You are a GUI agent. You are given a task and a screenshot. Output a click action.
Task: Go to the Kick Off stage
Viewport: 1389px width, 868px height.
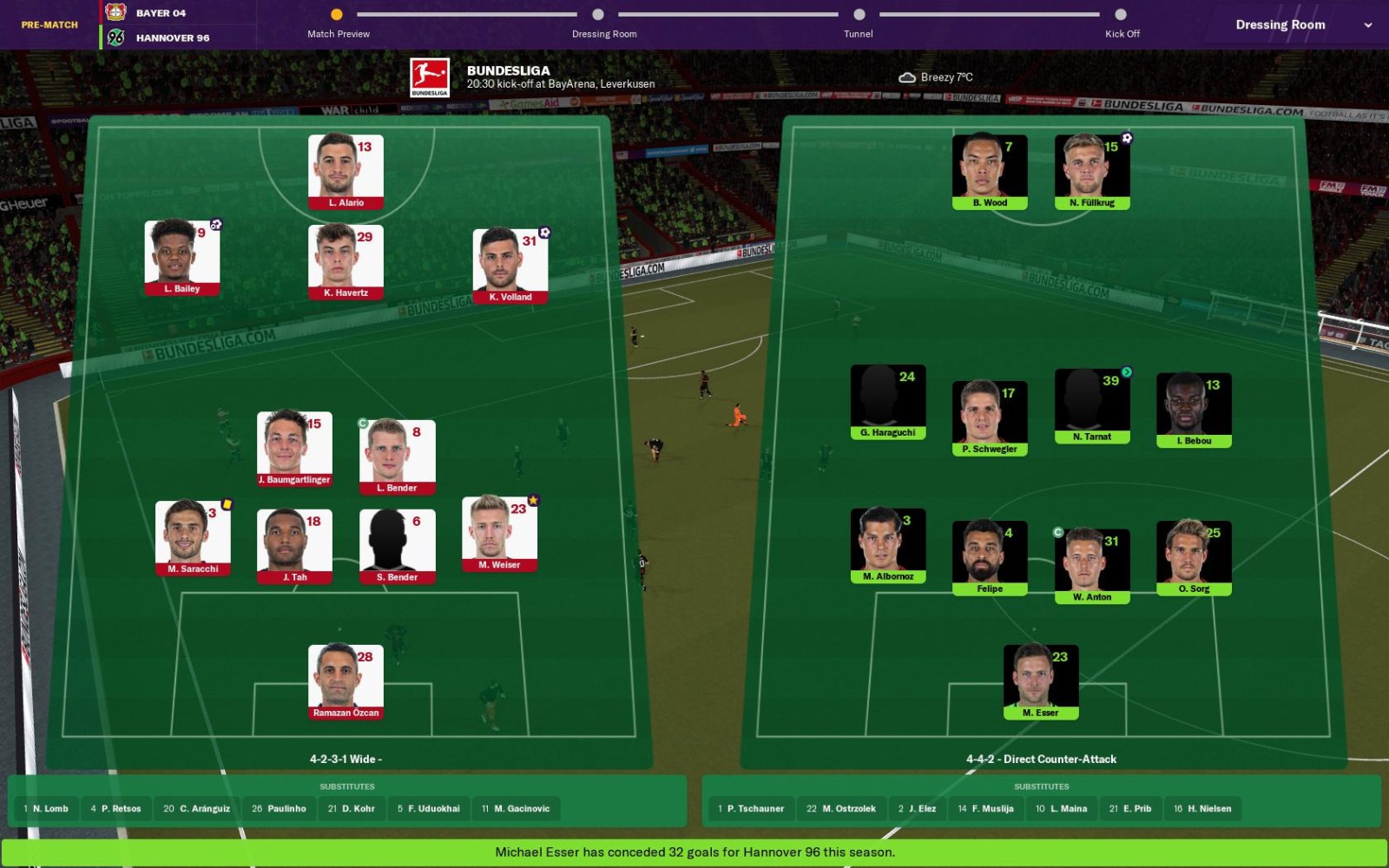[x=1121, y=15]
